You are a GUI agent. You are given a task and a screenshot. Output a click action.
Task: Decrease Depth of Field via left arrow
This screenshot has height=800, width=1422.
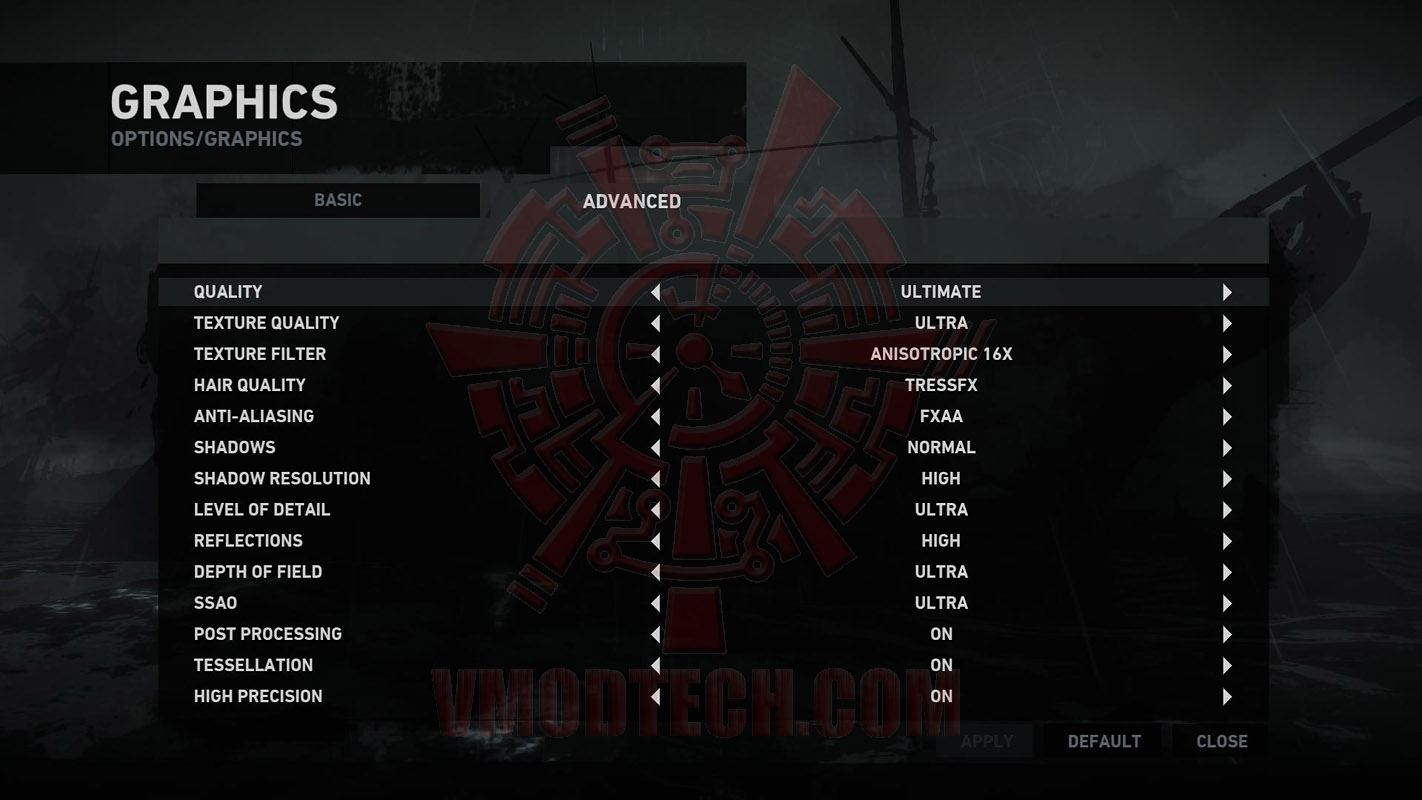656,572
